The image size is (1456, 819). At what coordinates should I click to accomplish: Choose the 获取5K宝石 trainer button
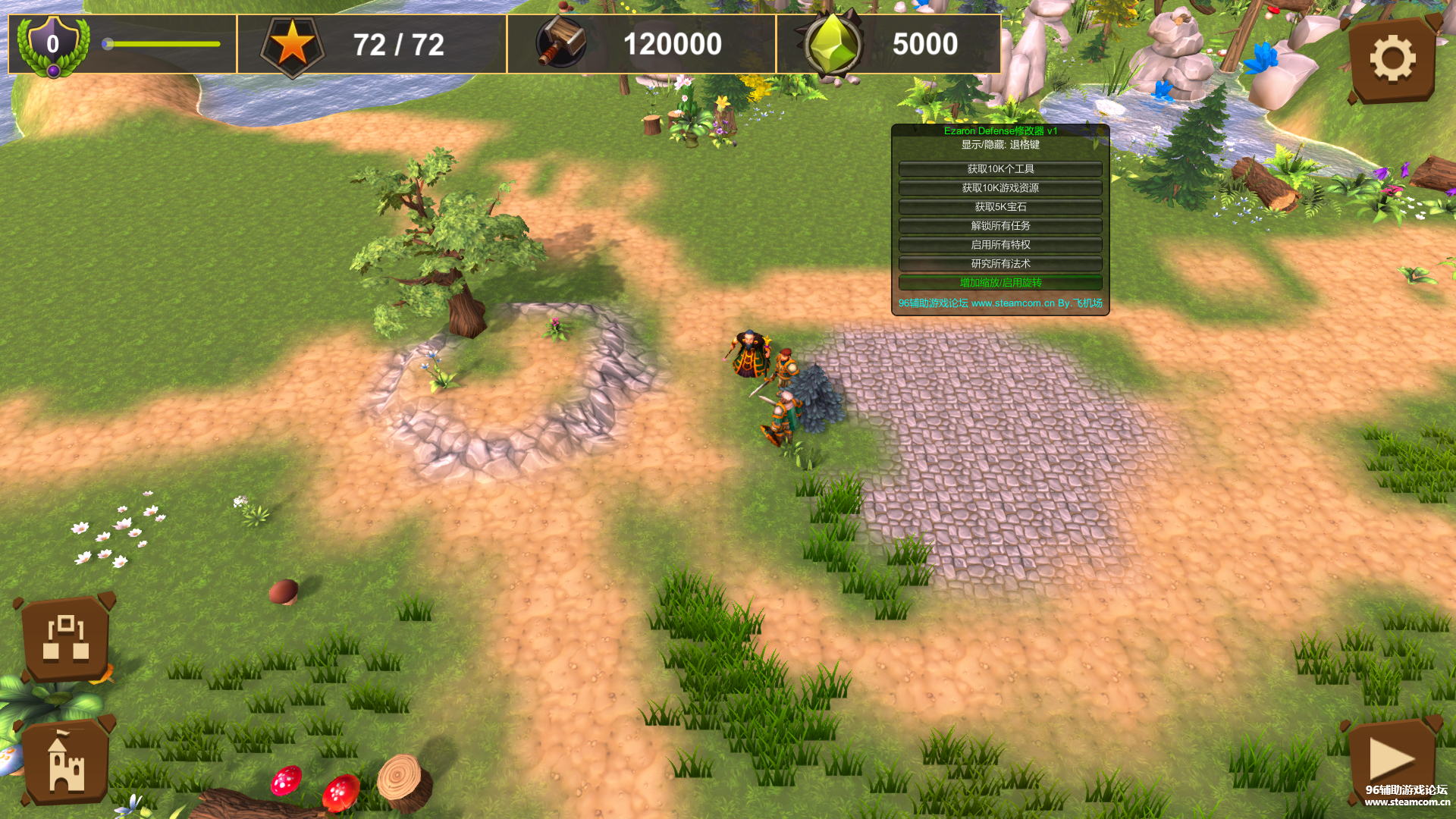point(1000,207)
